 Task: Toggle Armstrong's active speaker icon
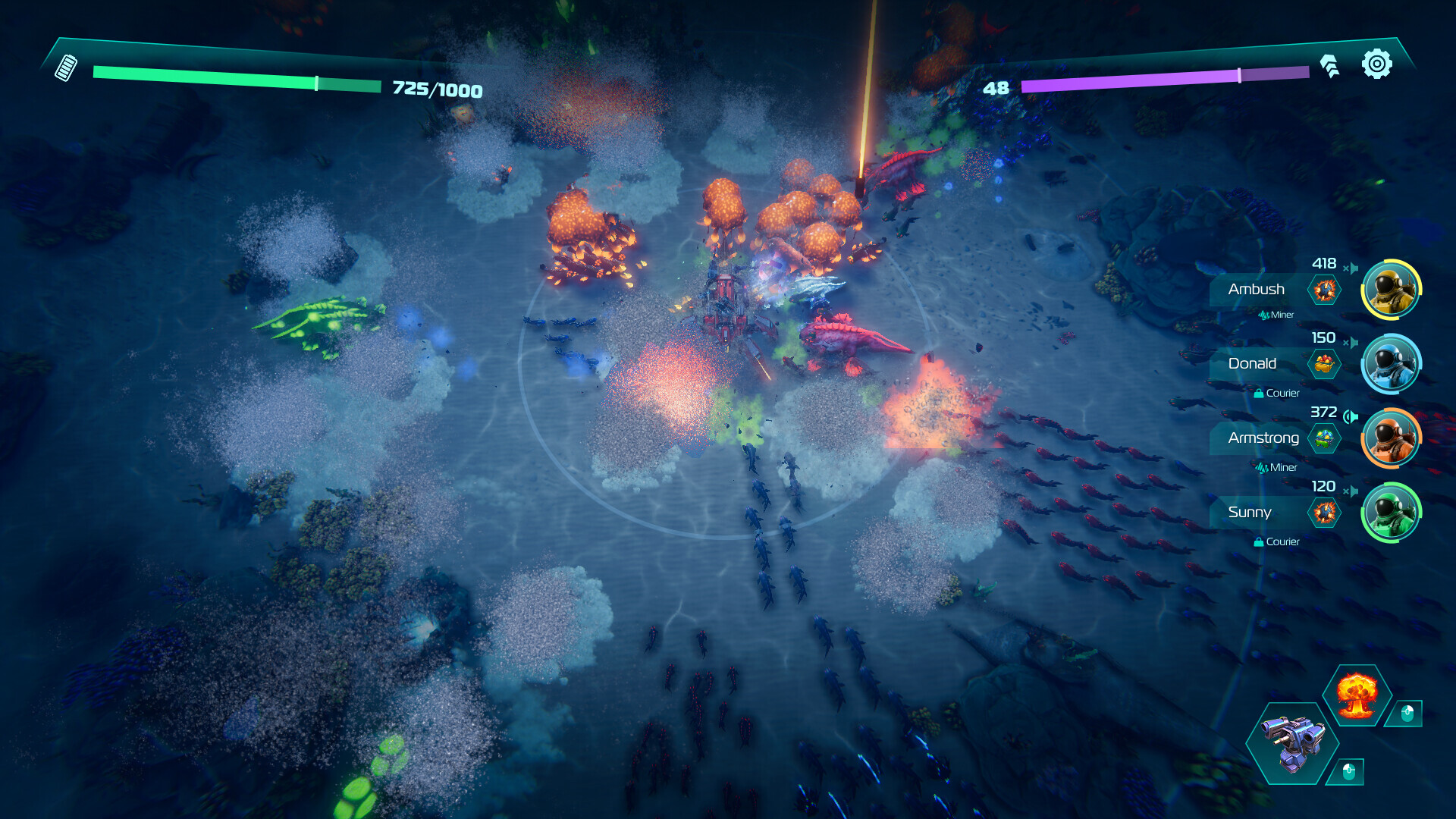1351,416
